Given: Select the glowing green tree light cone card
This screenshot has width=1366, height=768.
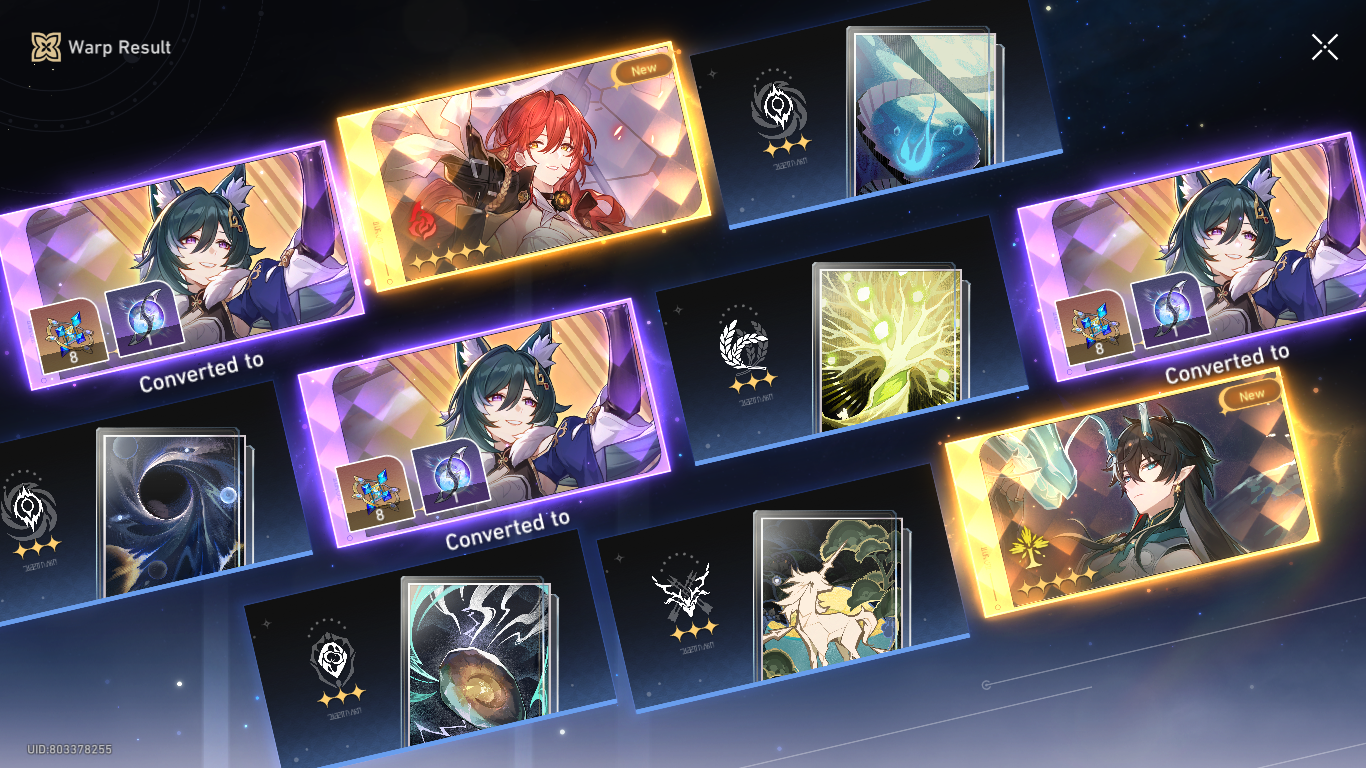Looking at the screenshot, I should point(893,345).
